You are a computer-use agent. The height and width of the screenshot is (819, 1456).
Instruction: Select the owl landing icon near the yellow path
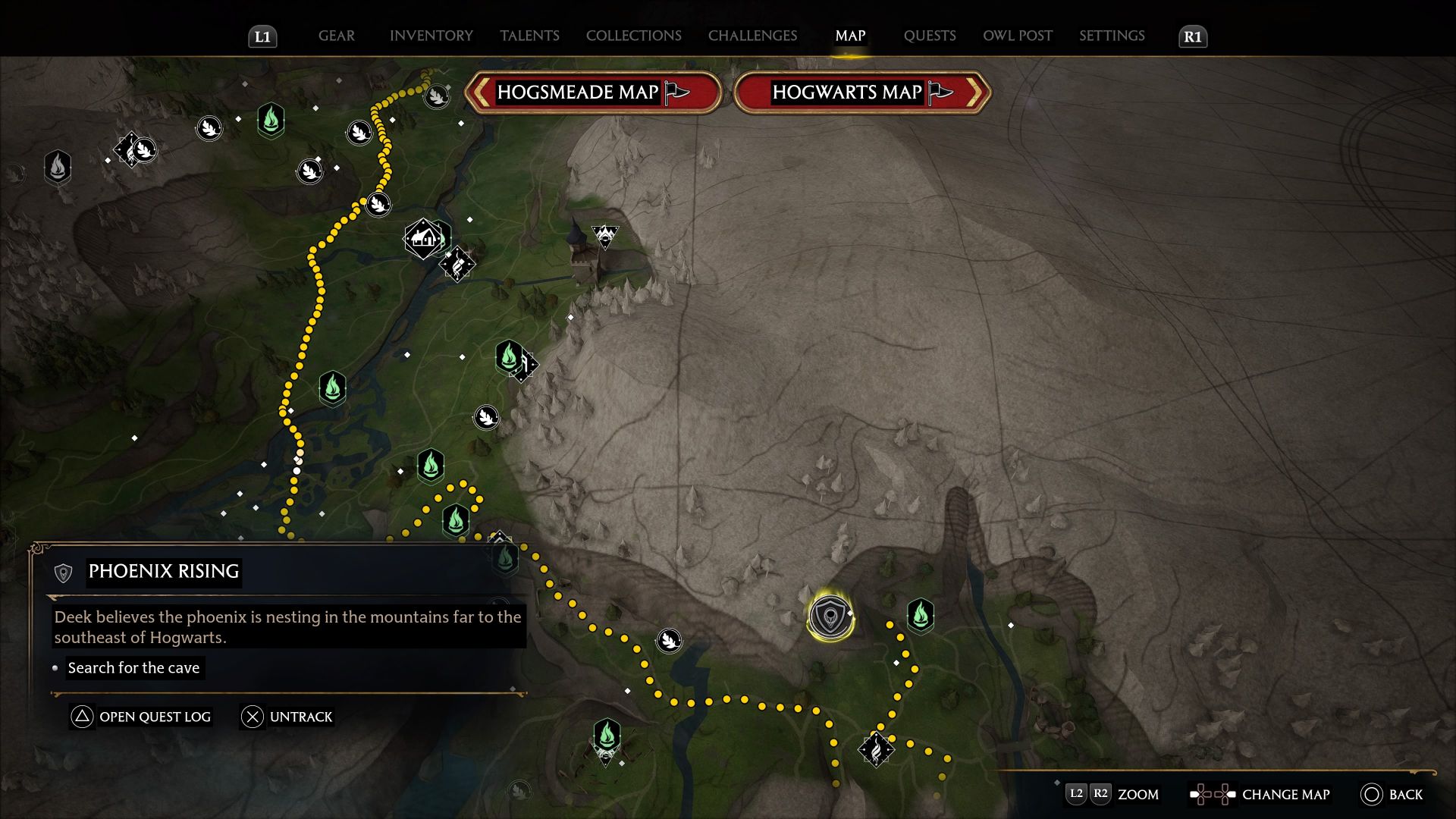click(669, 639)
